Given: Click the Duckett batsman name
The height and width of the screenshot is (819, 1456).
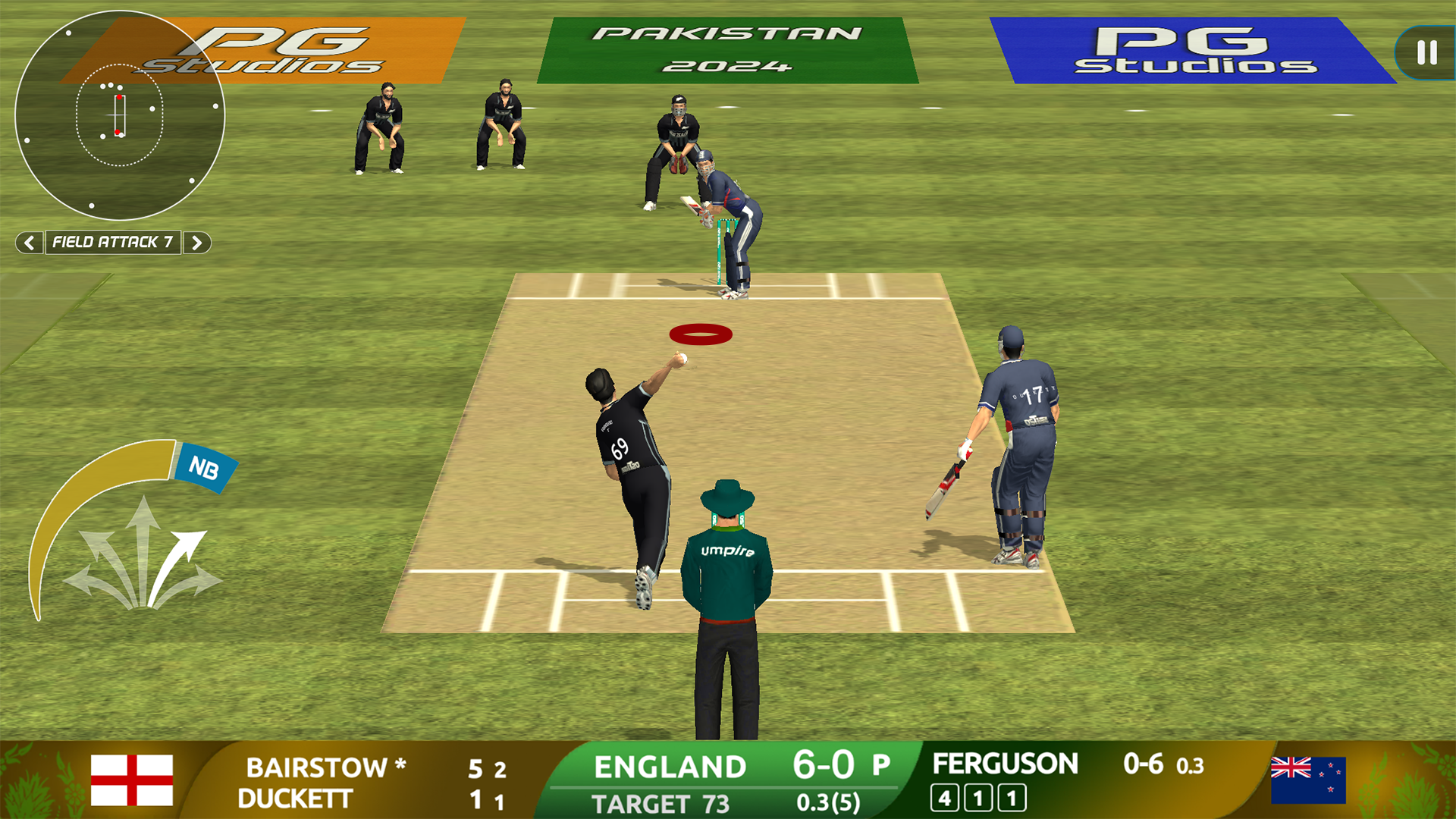Looking at the screenshot, I should pyautogui.click(x=294, y=797).
